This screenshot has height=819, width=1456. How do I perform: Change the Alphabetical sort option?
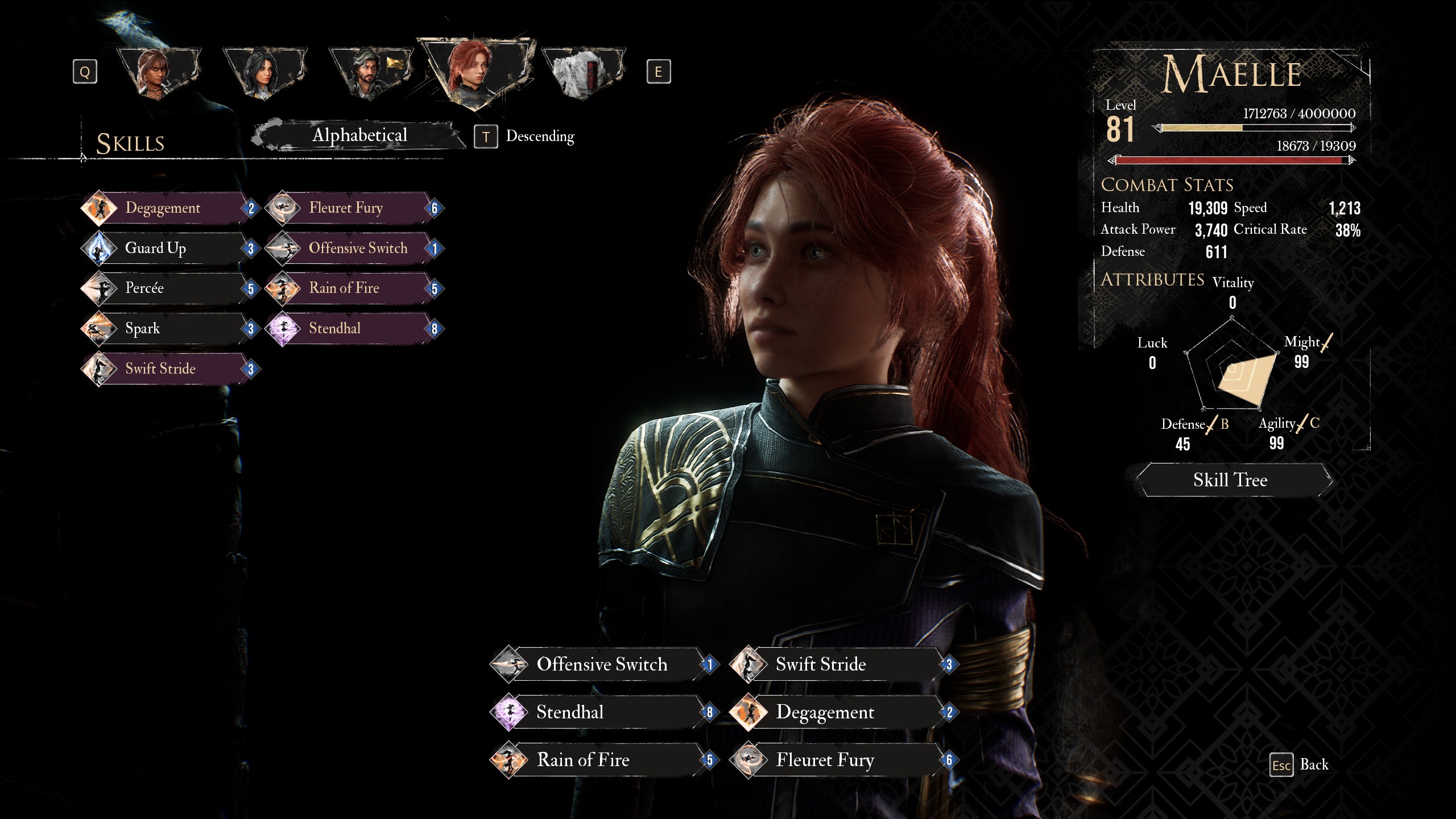tap(359, 135)
